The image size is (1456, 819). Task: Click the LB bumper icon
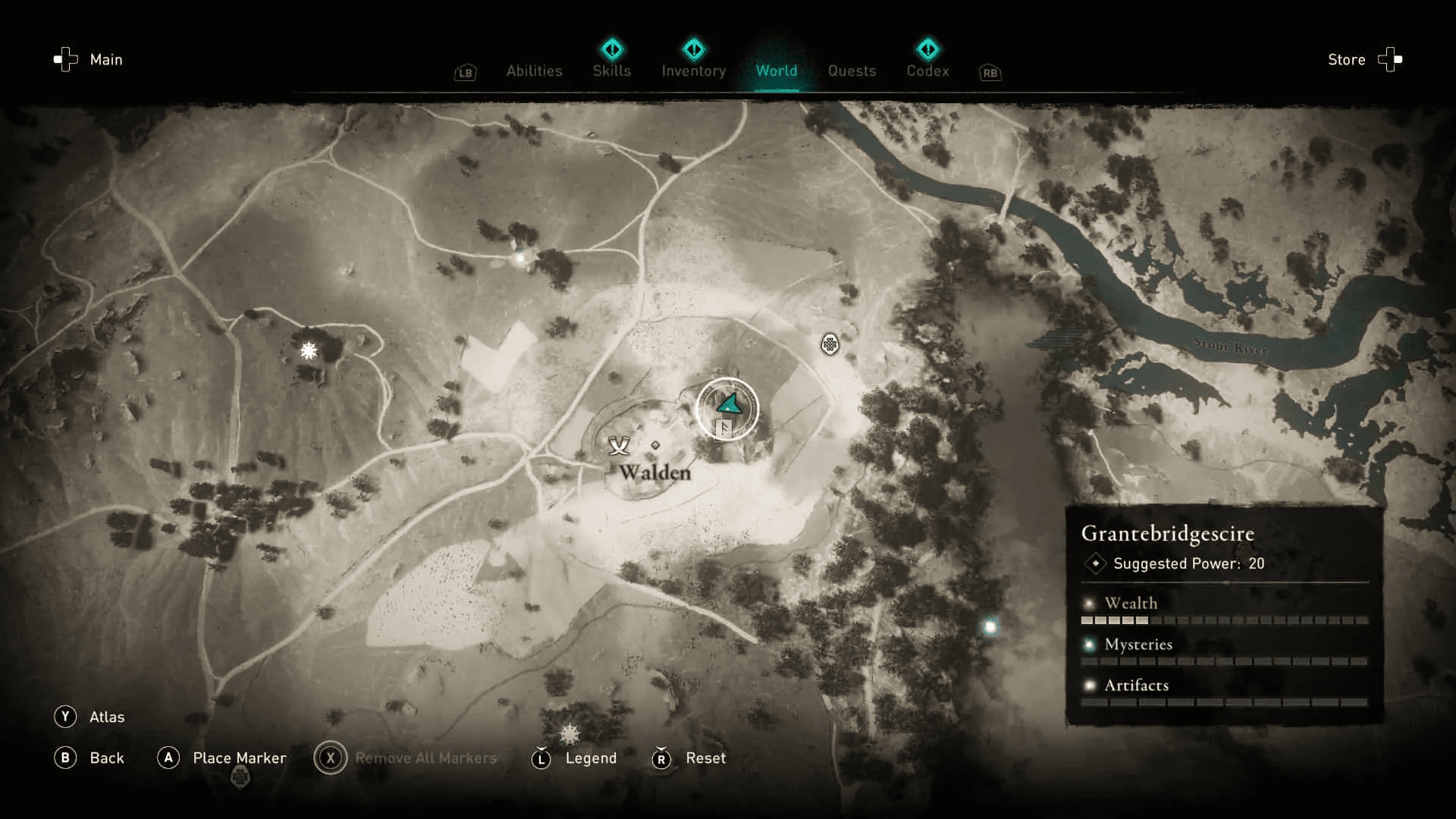[465, 73]
